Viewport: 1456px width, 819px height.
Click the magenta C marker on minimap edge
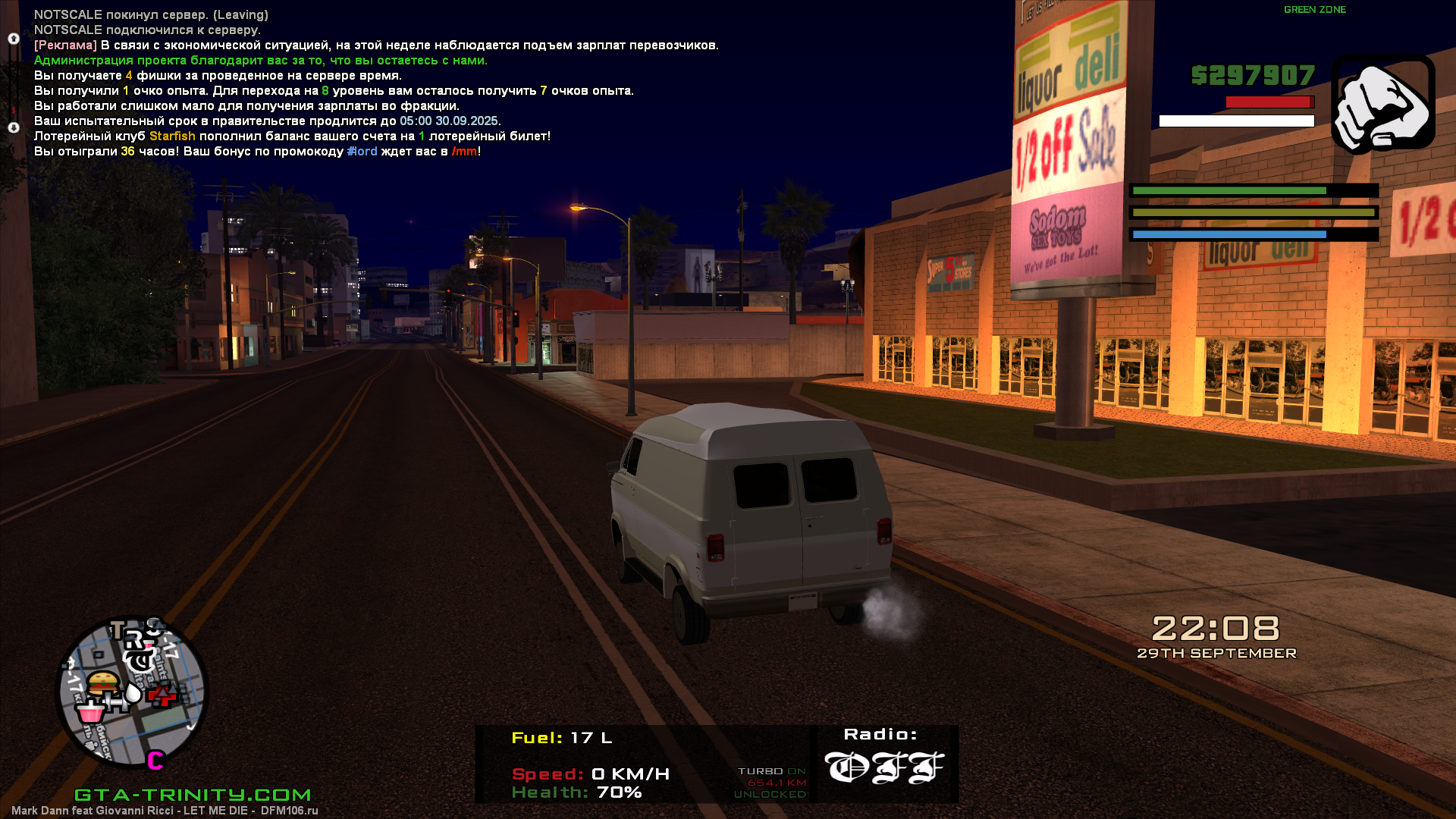click(x=155, y=760)
